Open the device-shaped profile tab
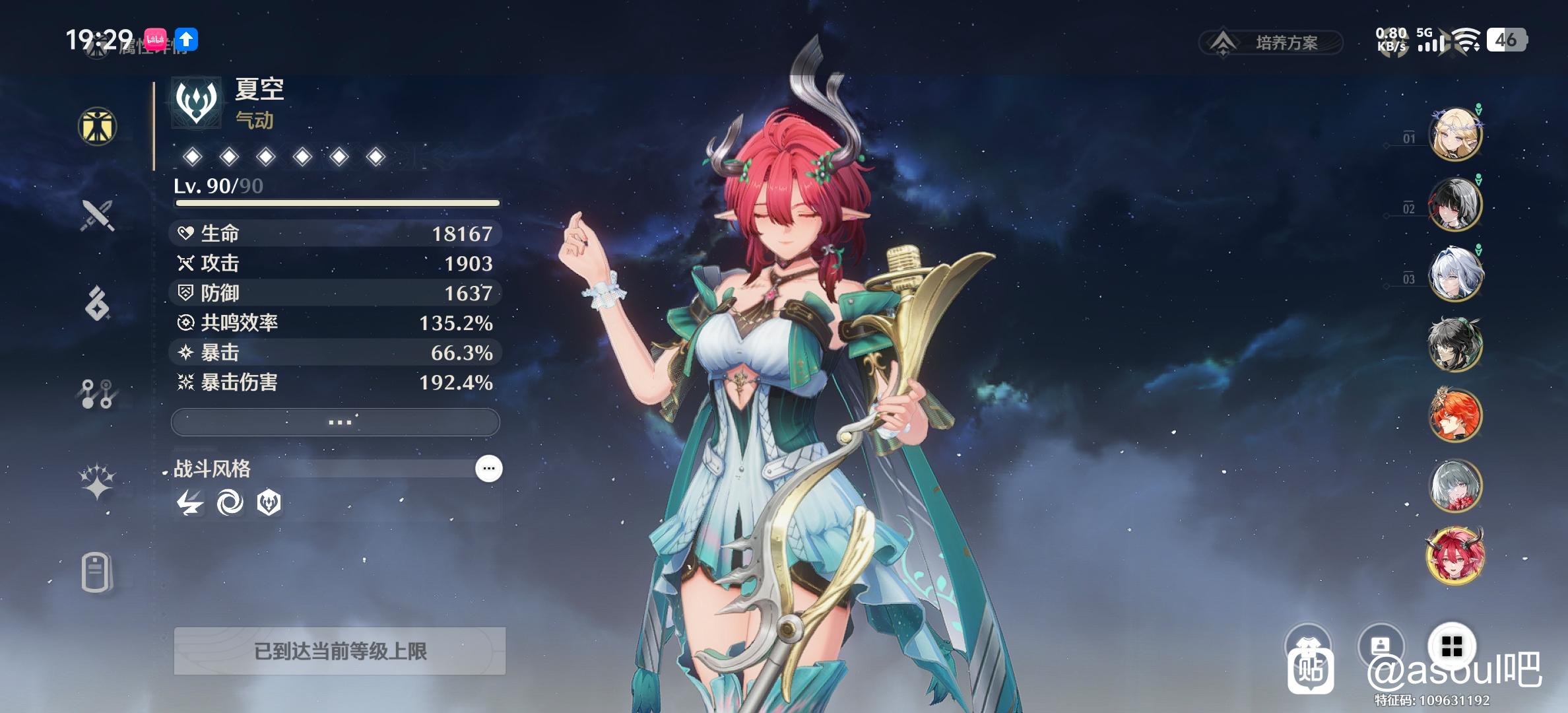This screenshot has height=713, width=1568. coord(96,572)
